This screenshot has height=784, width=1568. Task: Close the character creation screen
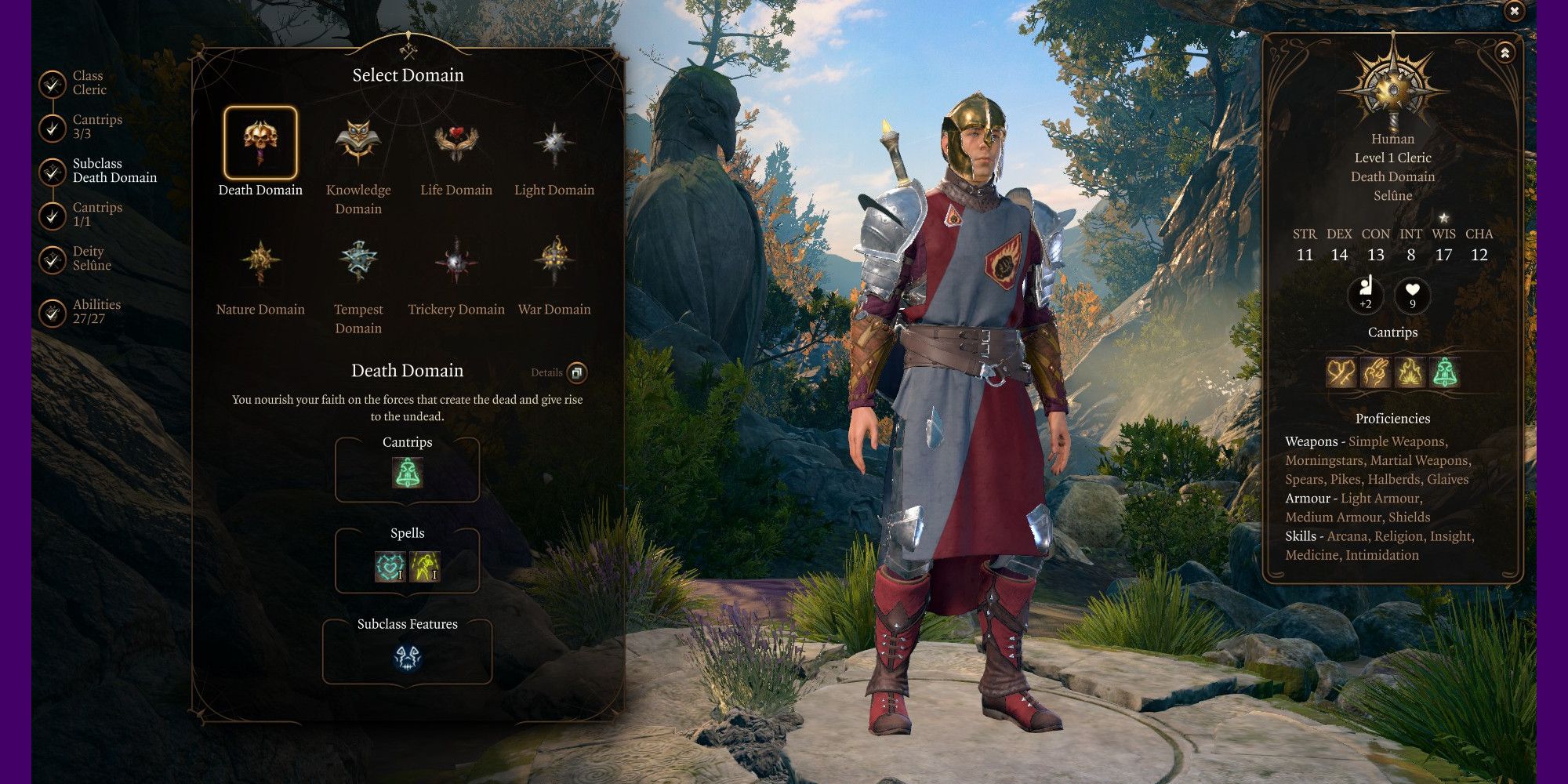1515,11
